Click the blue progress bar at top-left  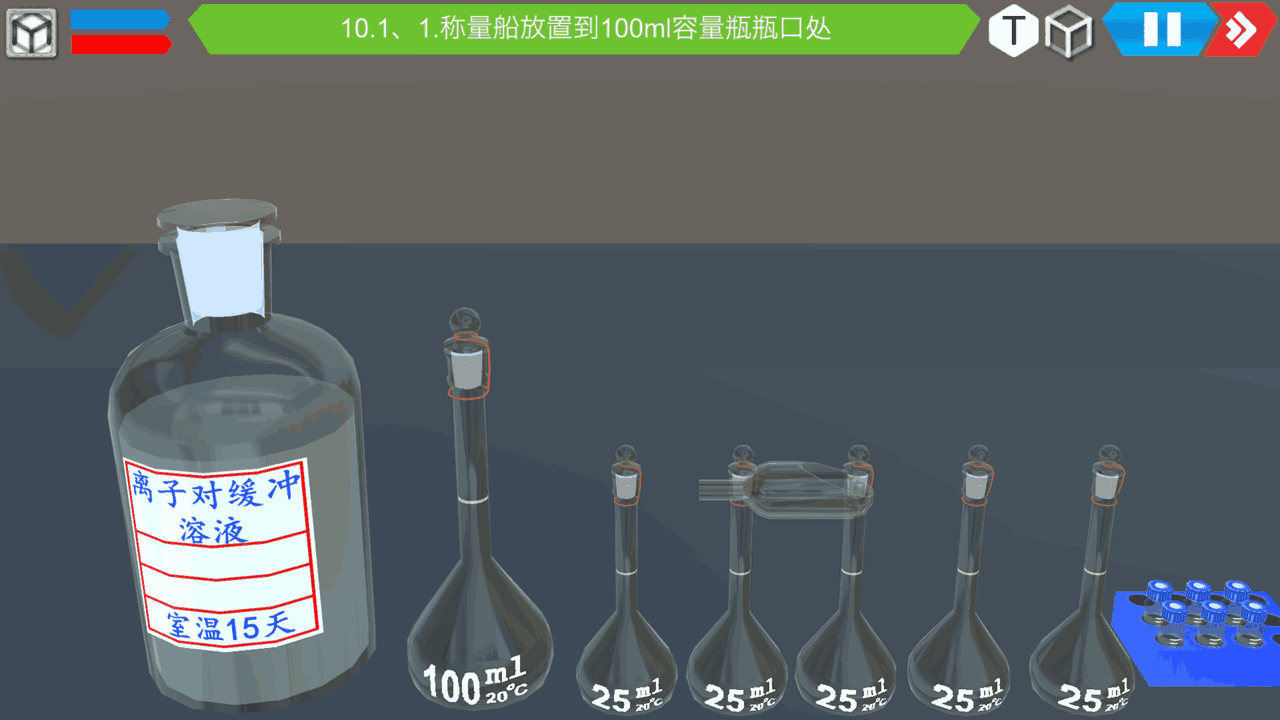coord(120,18)
